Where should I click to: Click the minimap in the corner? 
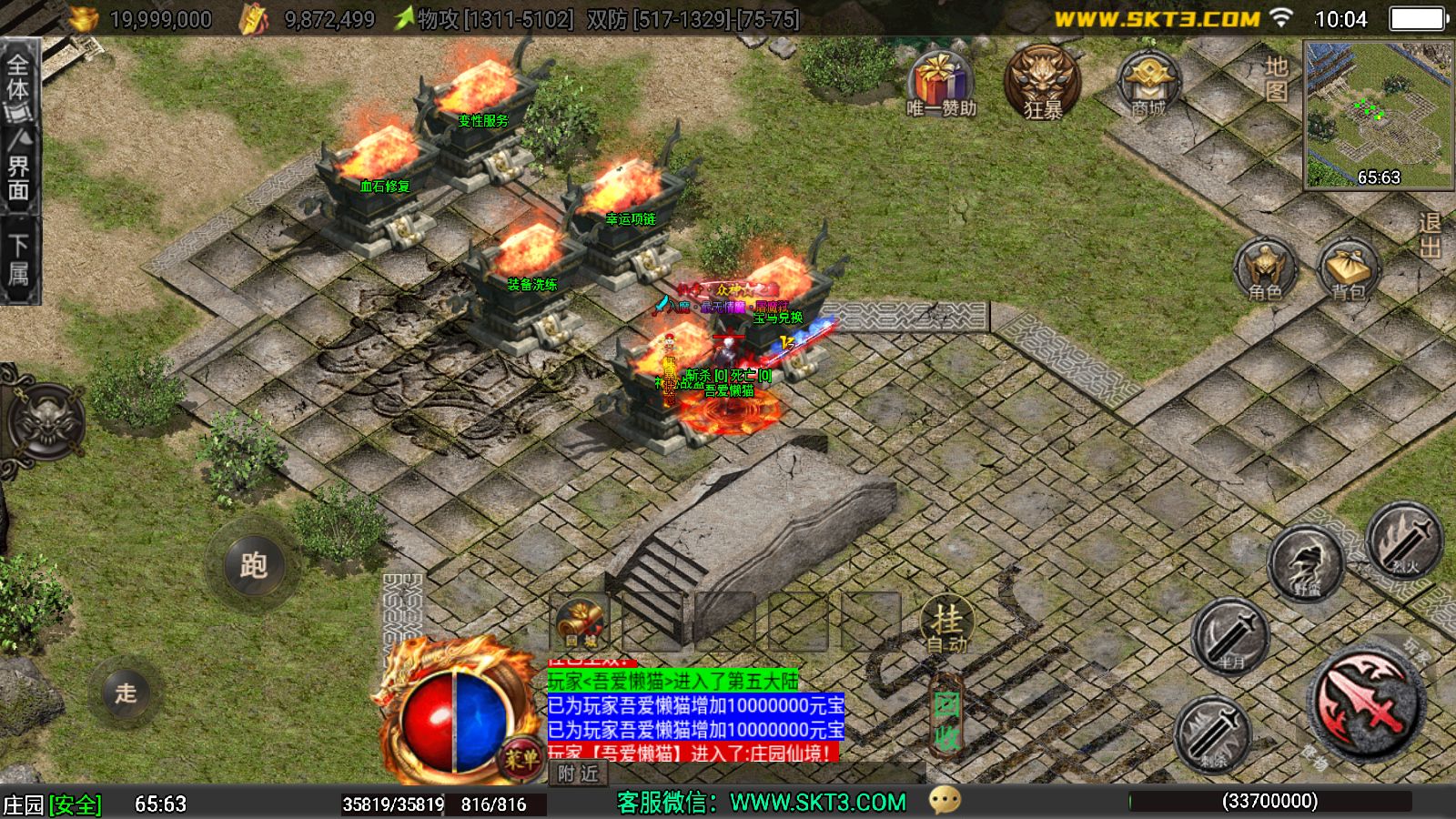point(1378,115)
